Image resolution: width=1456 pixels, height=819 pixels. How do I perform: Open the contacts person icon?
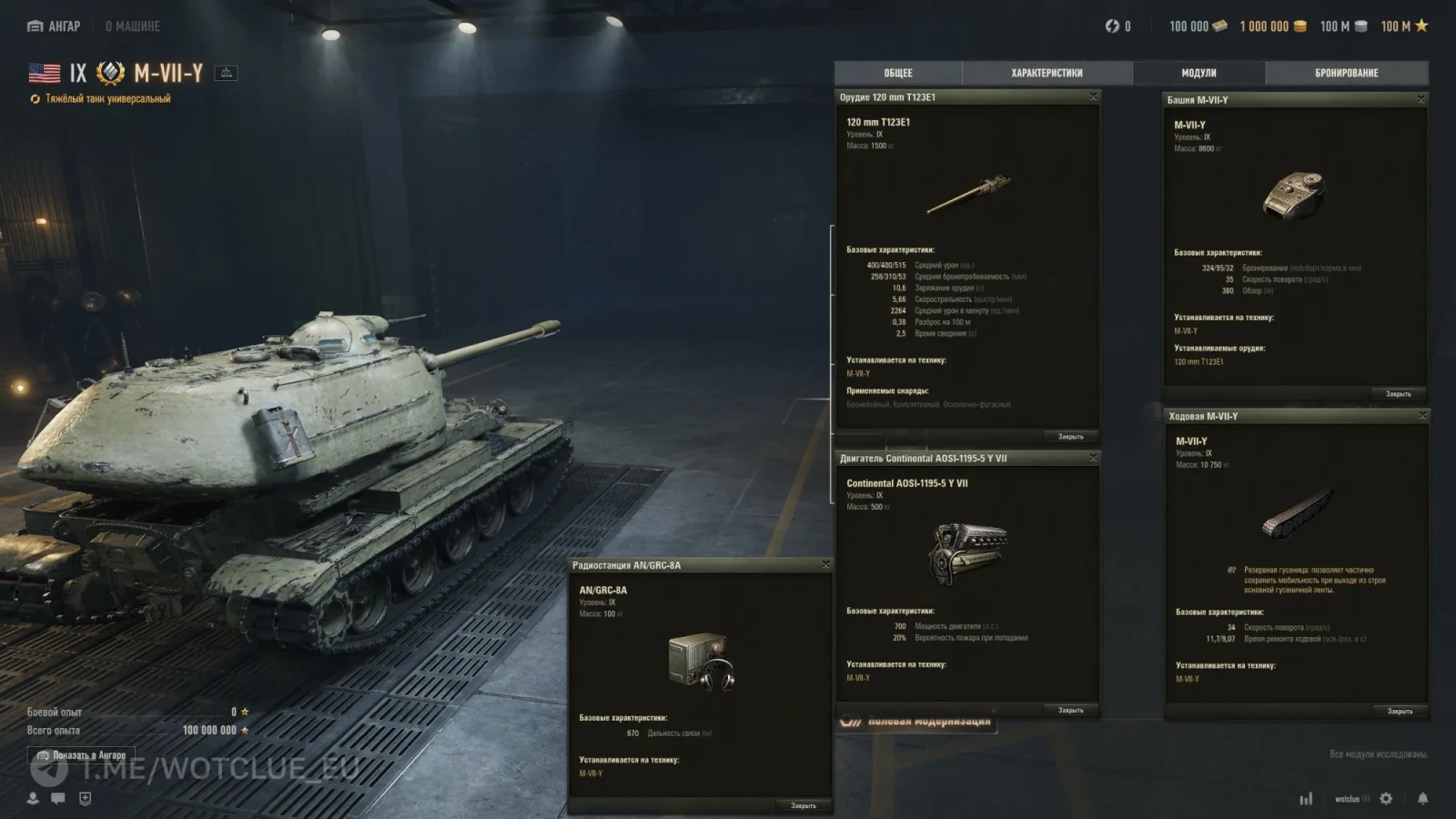tap(33, 798)
